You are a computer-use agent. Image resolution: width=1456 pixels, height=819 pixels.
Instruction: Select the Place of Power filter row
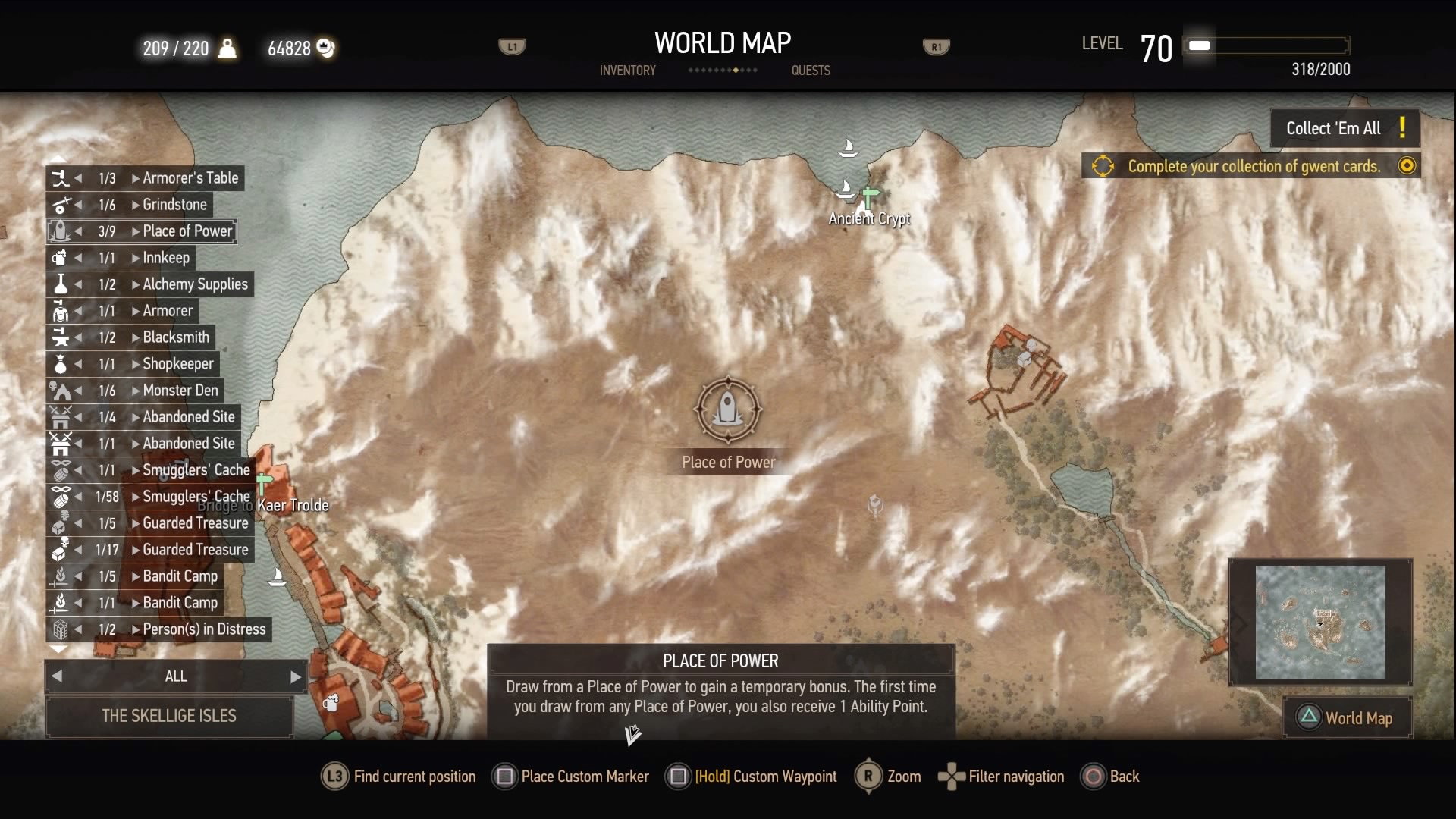[187, 231]
